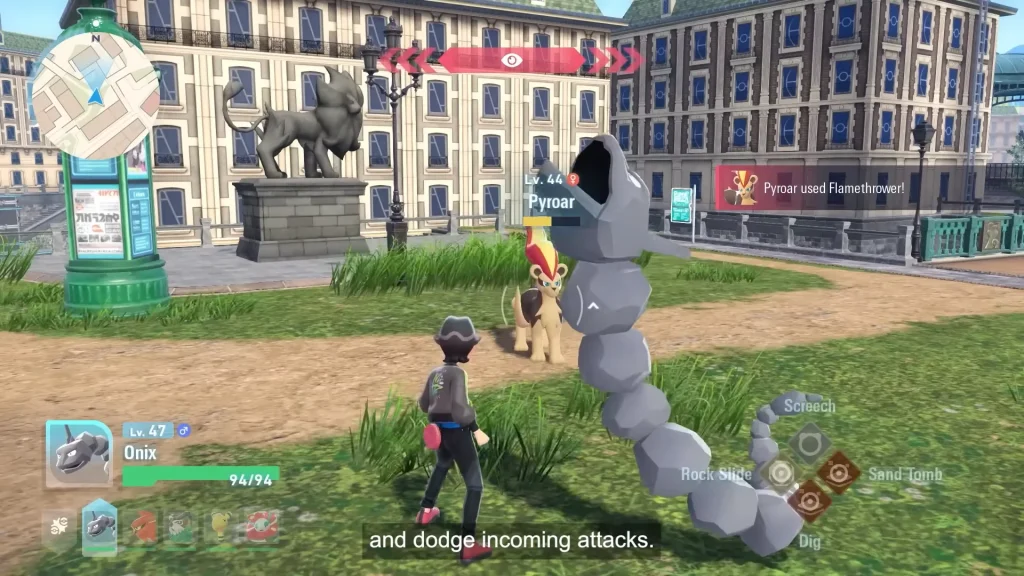Viewport: 1024px width, 576px height.
Task: Switch to the red Pokémon party slot
Action: click(142, 526)
